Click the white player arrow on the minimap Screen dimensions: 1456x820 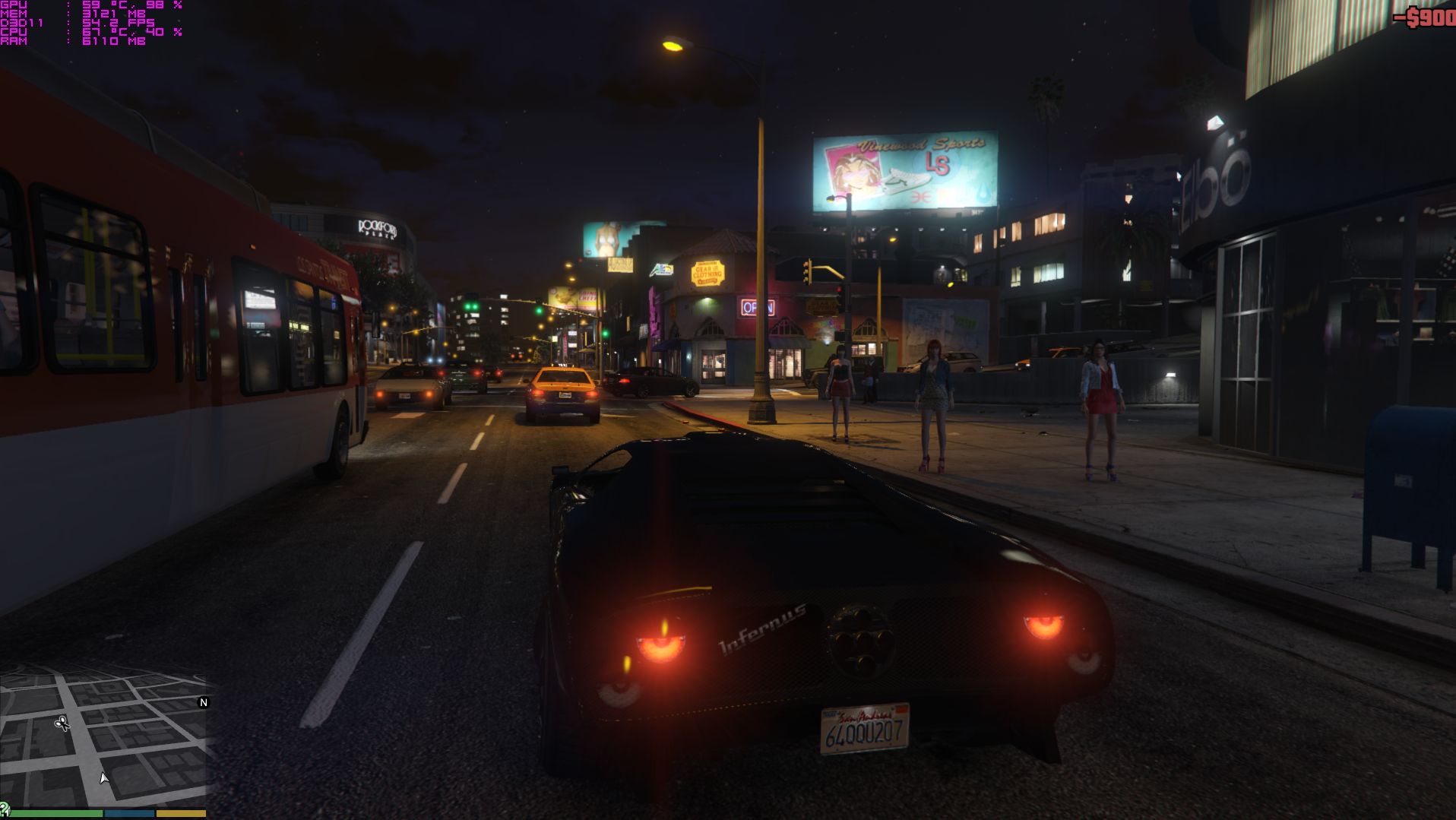point(104,777)
